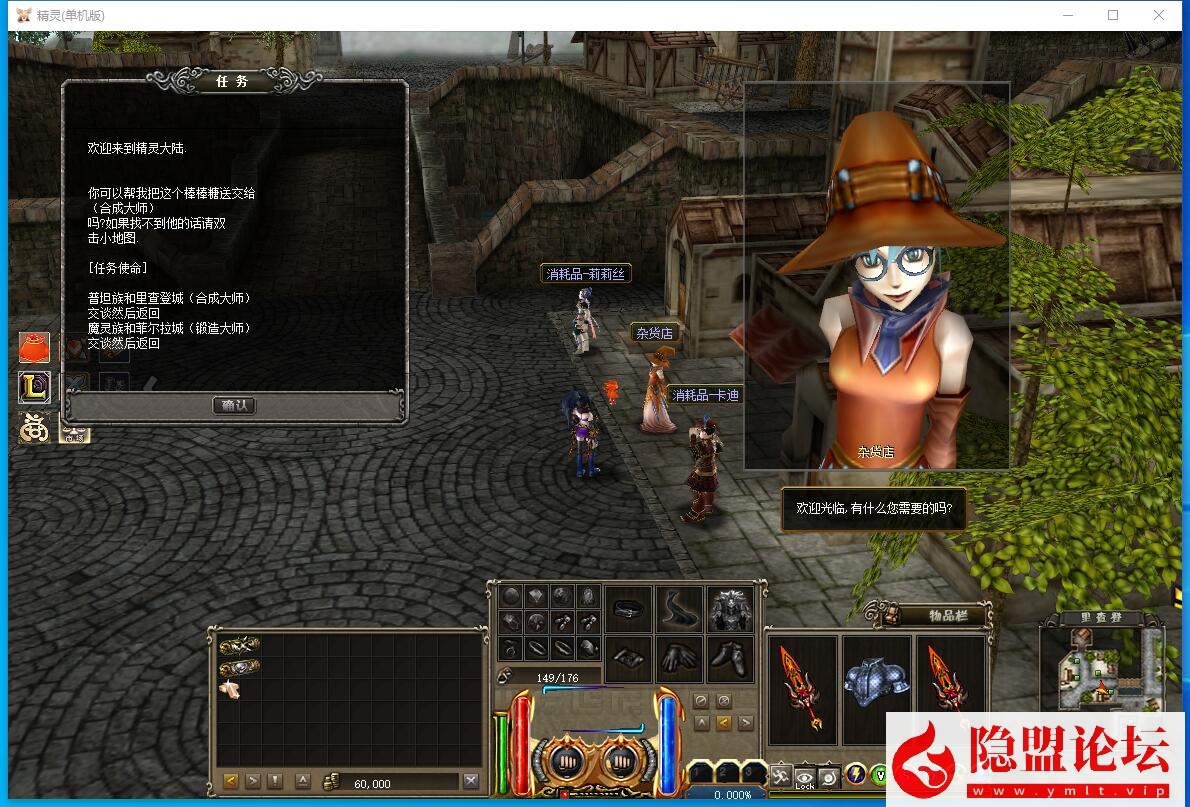Click the left fist skill orb
Screen dimensions: 1190x807
click(561, 762)
